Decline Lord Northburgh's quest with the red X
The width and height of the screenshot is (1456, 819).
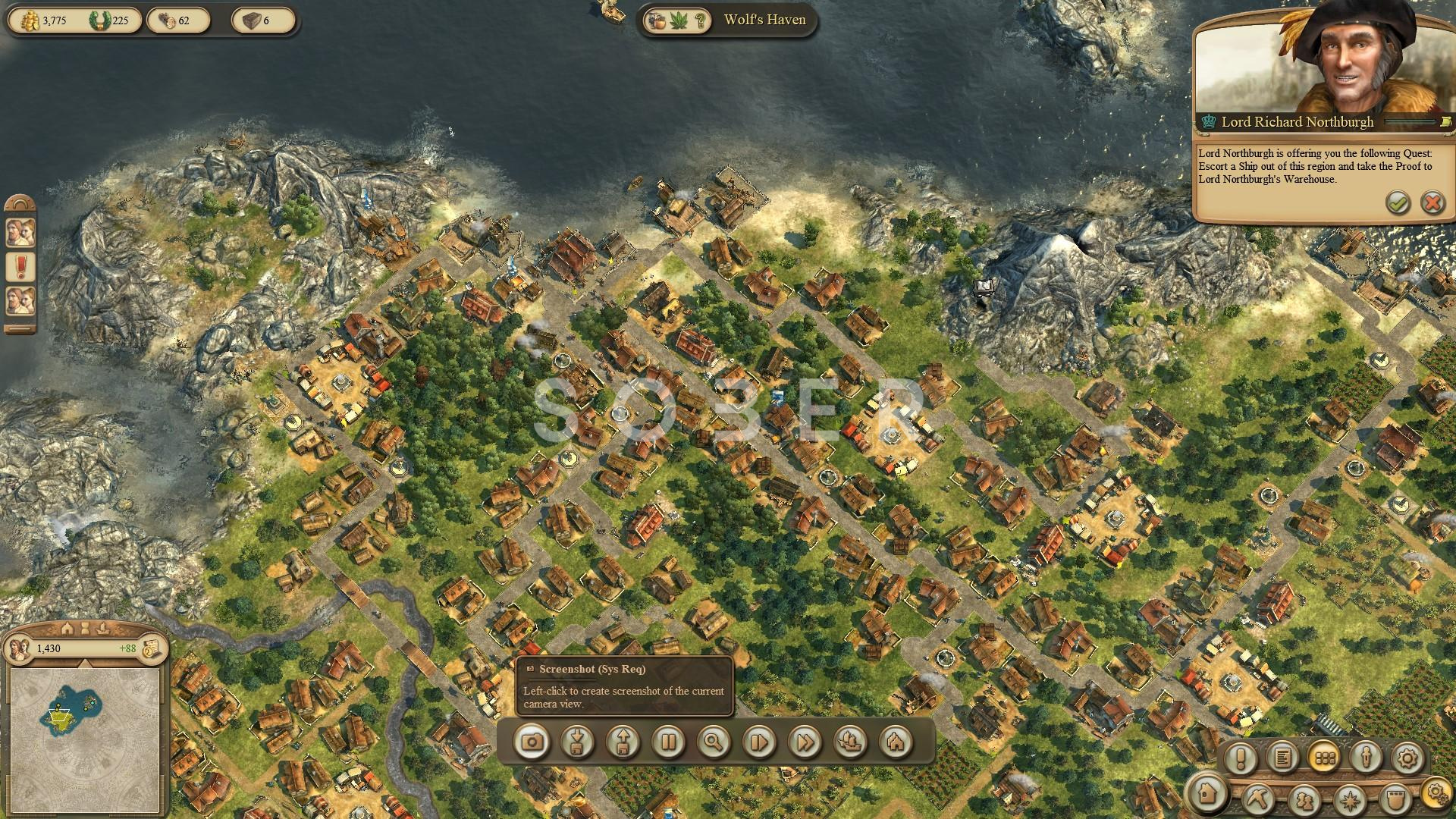point(1432,202)
